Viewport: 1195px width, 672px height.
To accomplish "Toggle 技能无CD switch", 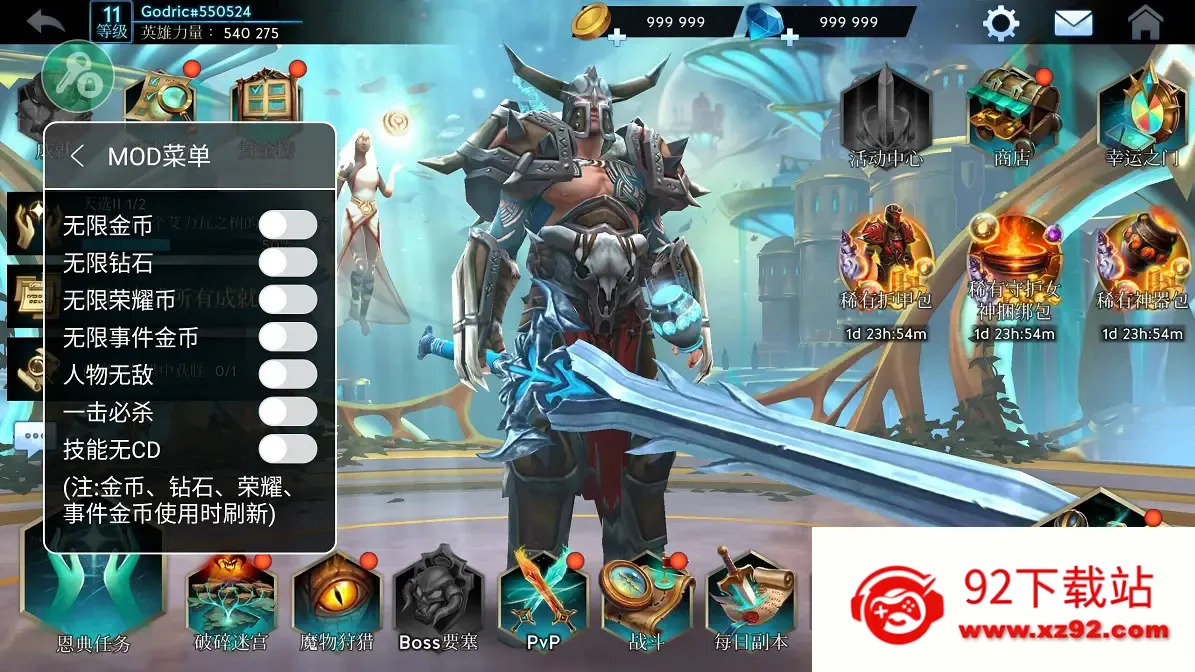I will click(x=288, y=449).
